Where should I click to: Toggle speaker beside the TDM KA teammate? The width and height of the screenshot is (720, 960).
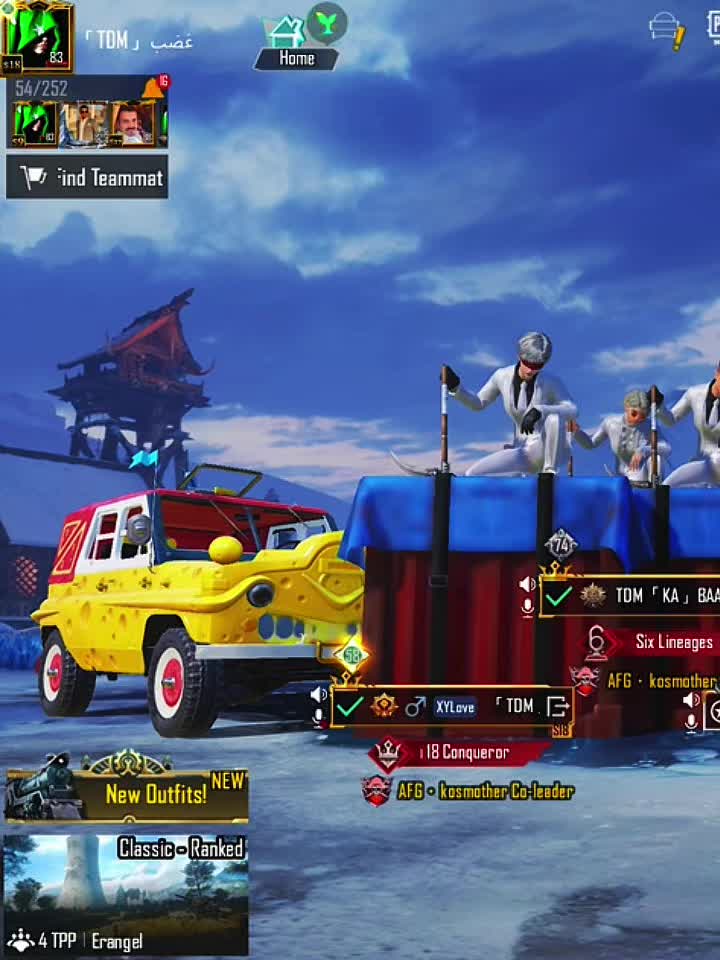coord(527,584)
